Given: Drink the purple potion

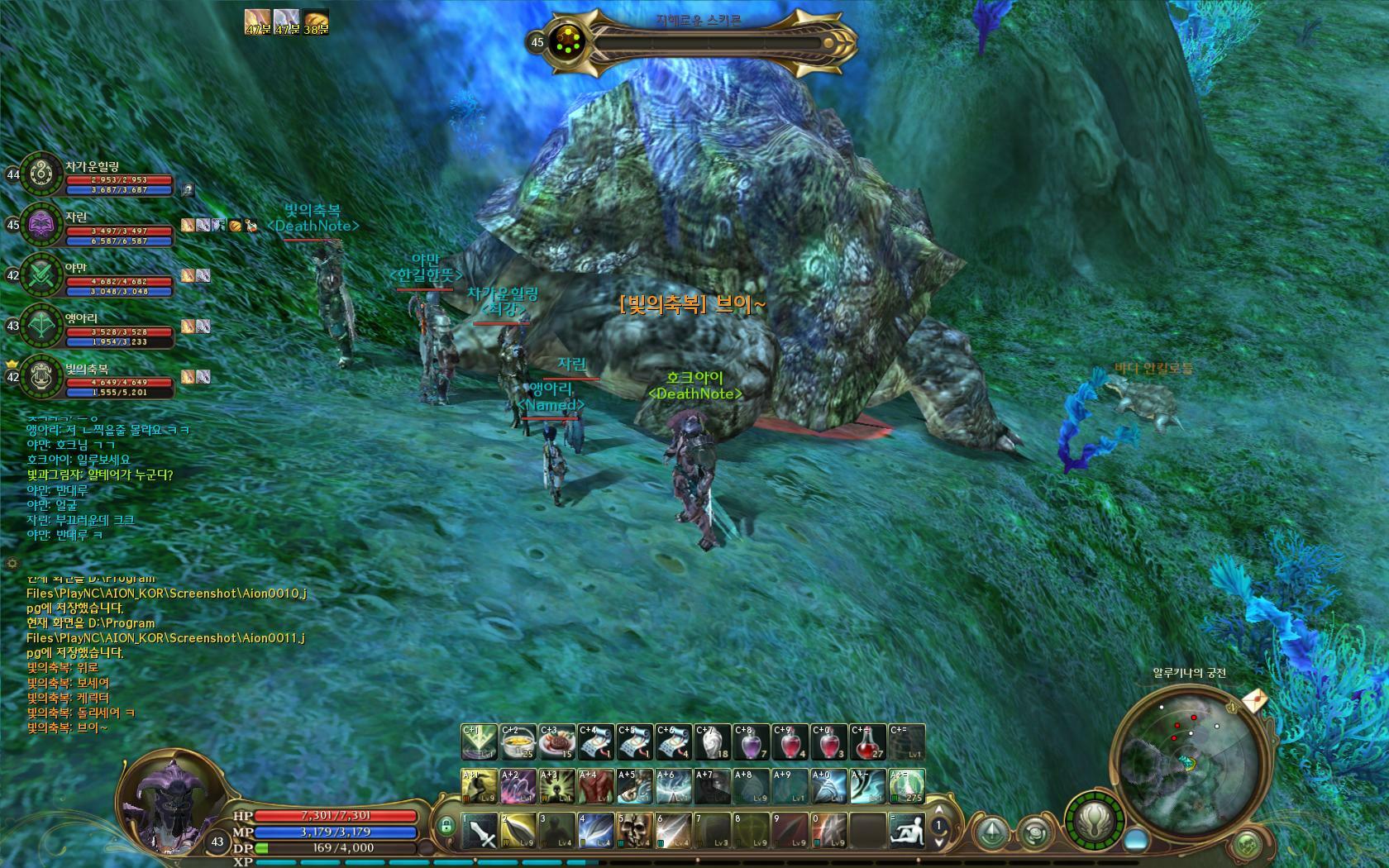Looking at the screenshot, I should [751, 742].
